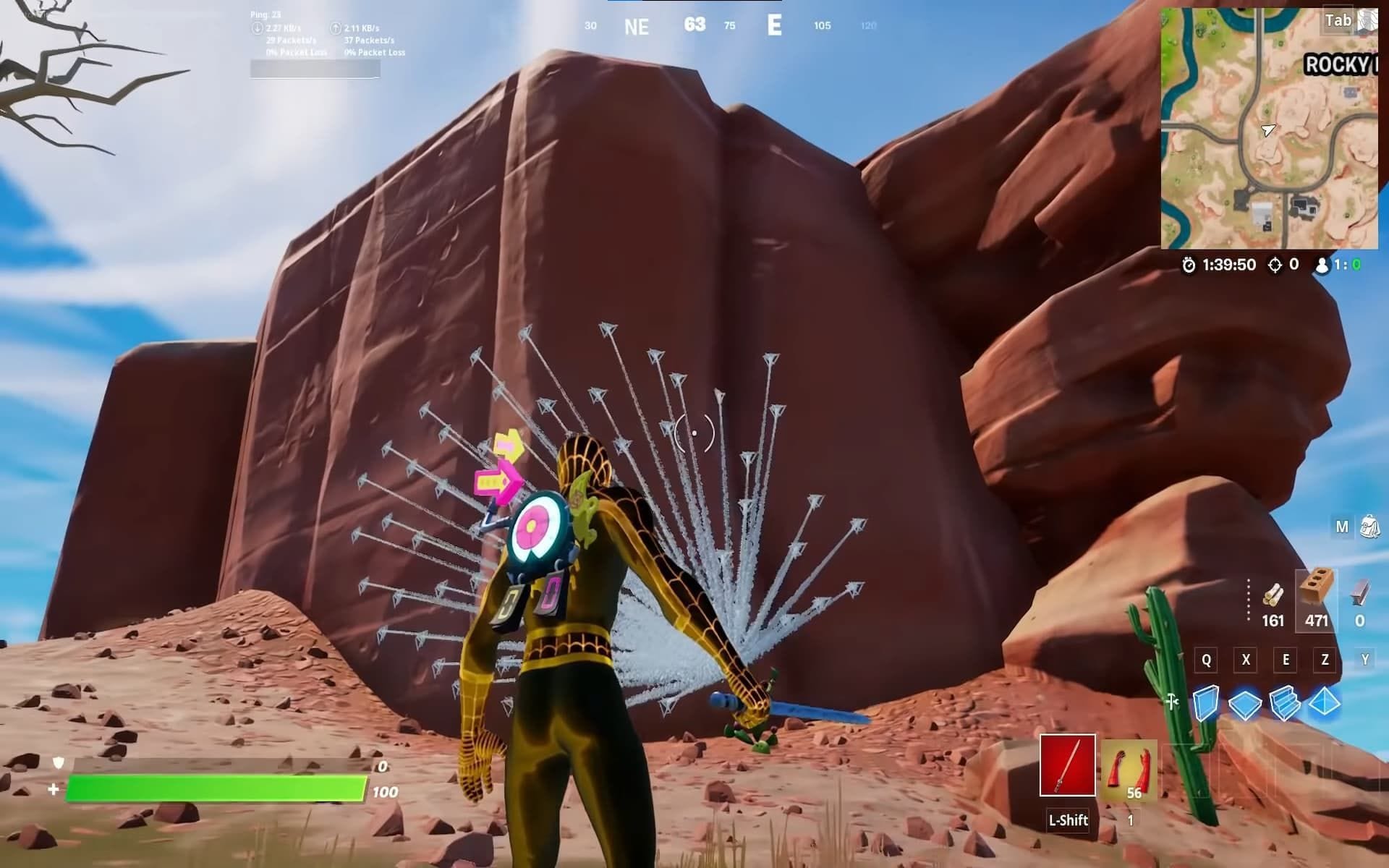Select the wood material icon
1389x868 pixels.
pyautogui.click(x=1273, y=594)
